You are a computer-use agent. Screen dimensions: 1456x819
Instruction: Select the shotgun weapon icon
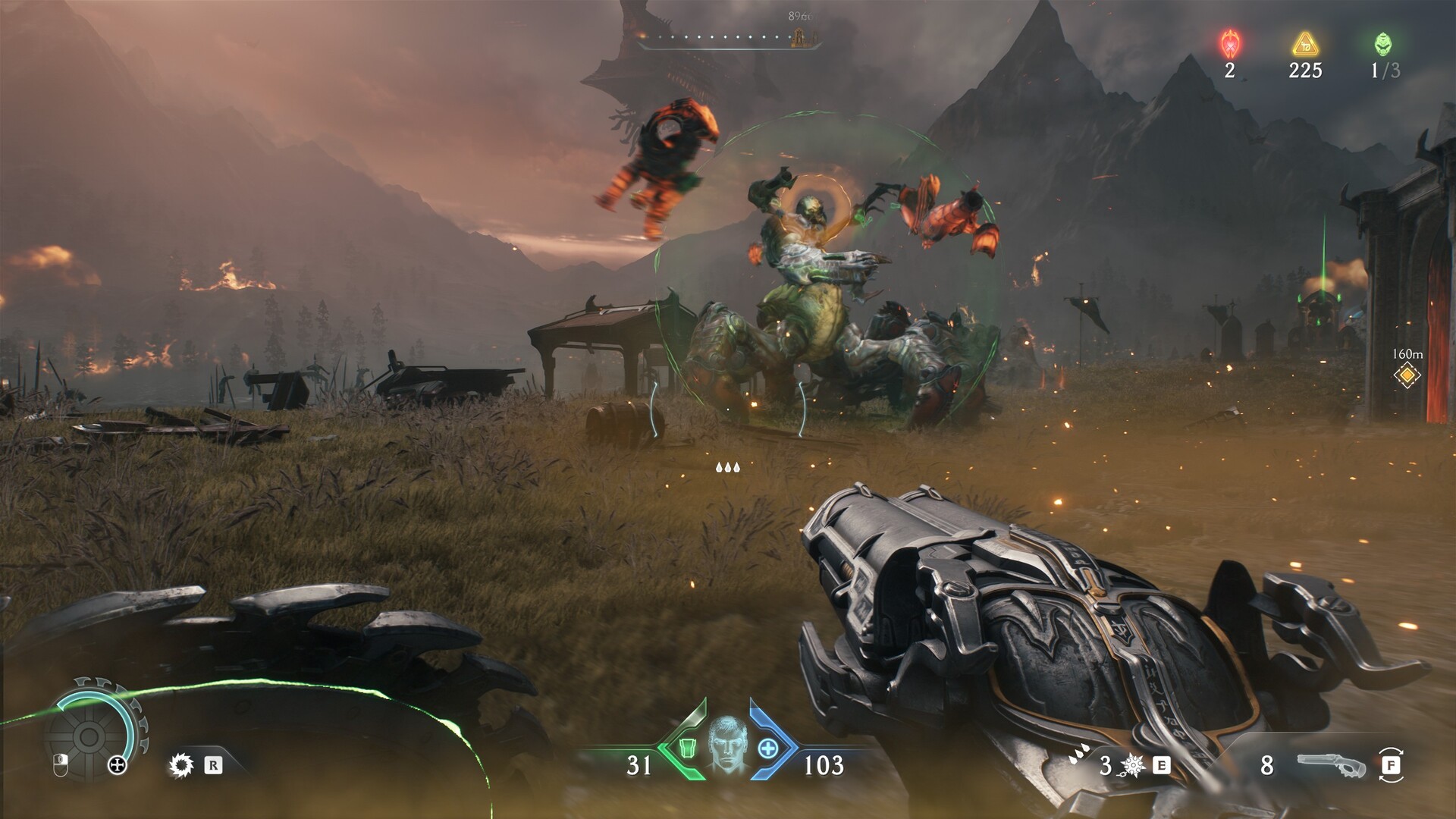(1332, 765)
